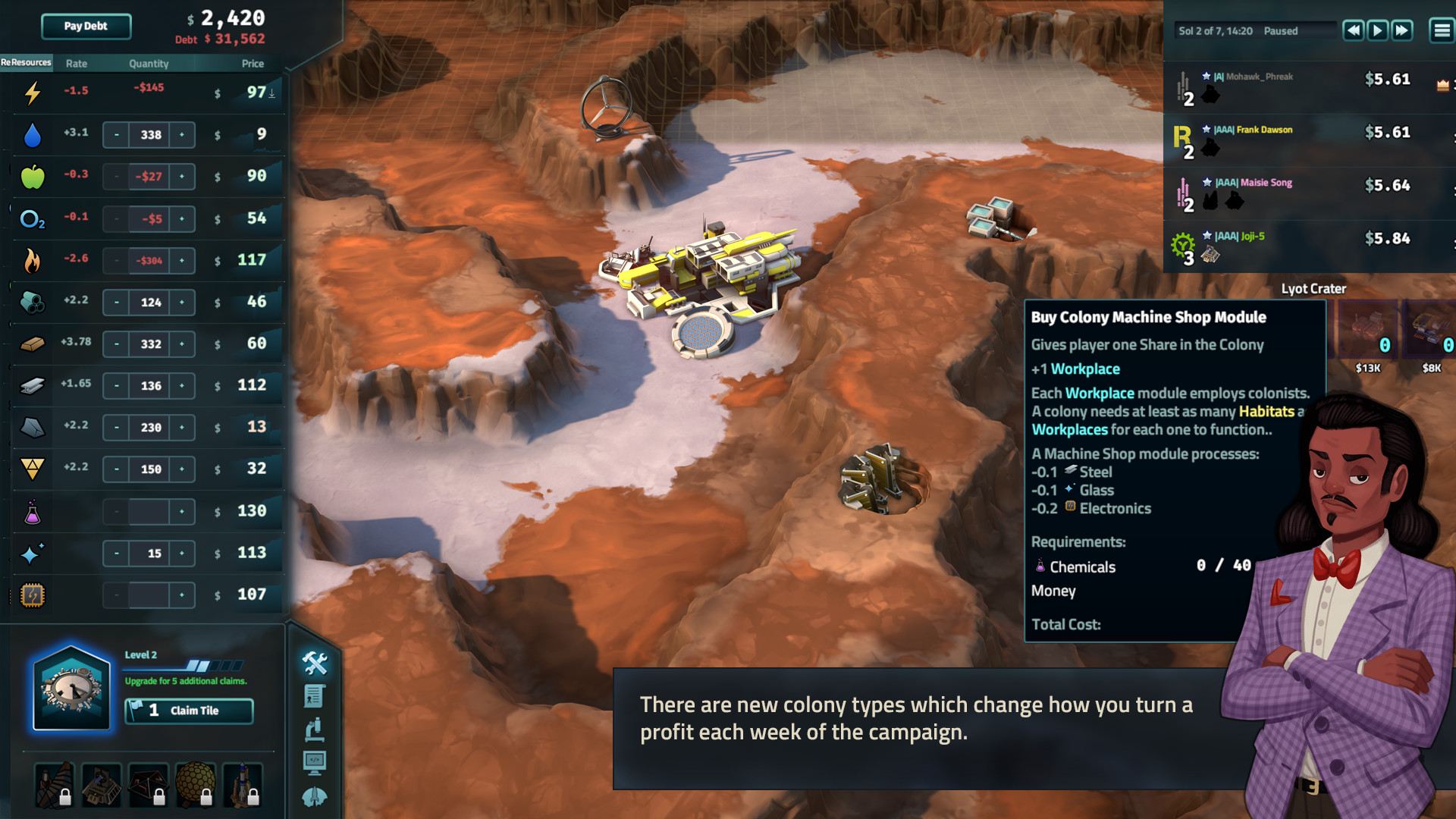
Task: Click the oxygen O2 resource icon
Action: click(x=31, y=218)
